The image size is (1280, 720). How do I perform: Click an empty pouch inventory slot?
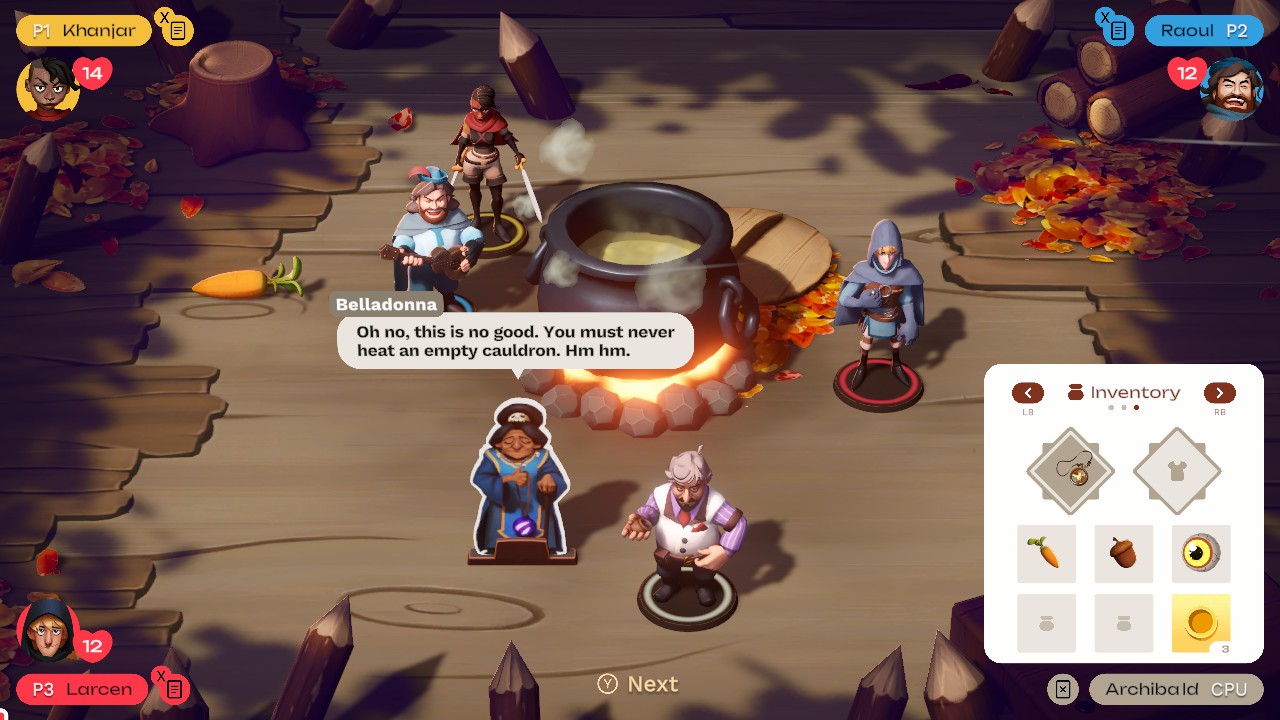point(1046,622)
